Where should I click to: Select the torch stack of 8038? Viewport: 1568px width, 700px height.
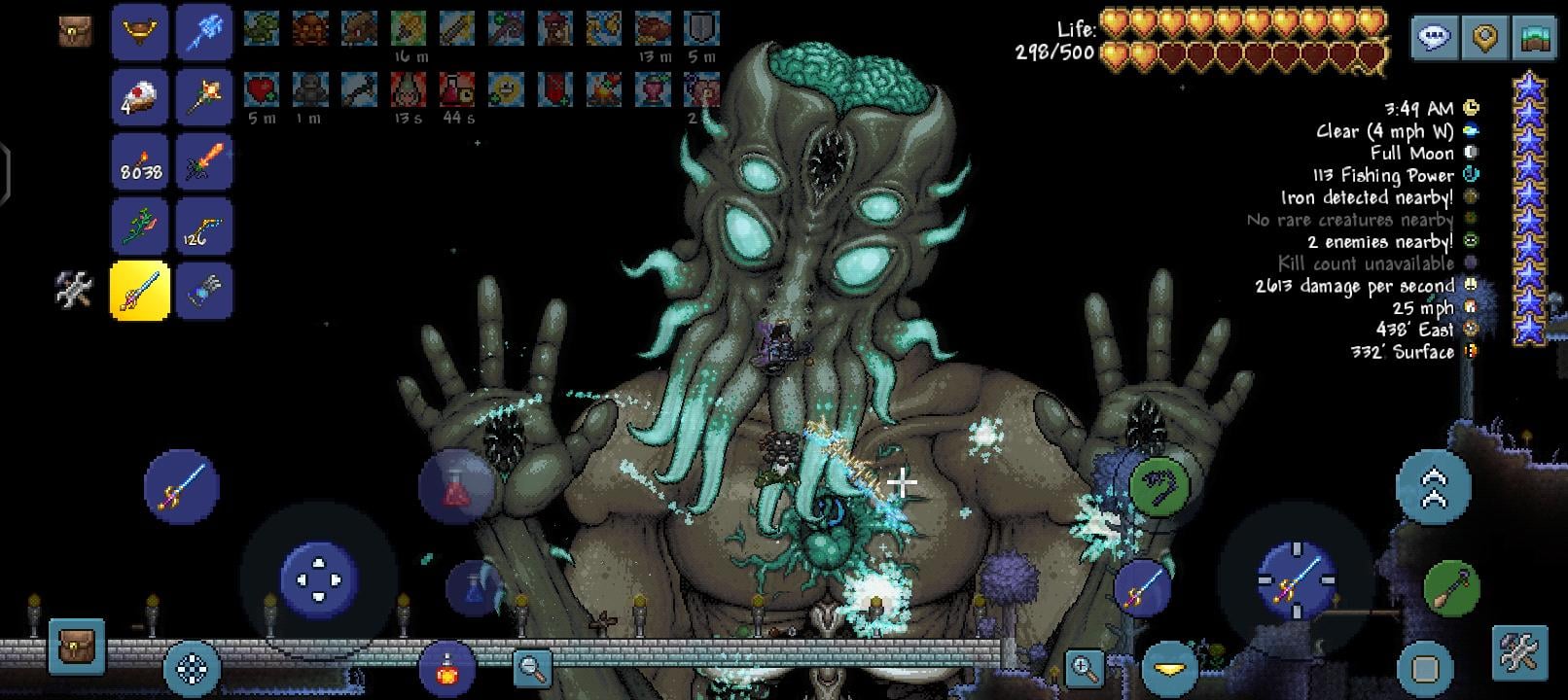(x=140, y=161)
